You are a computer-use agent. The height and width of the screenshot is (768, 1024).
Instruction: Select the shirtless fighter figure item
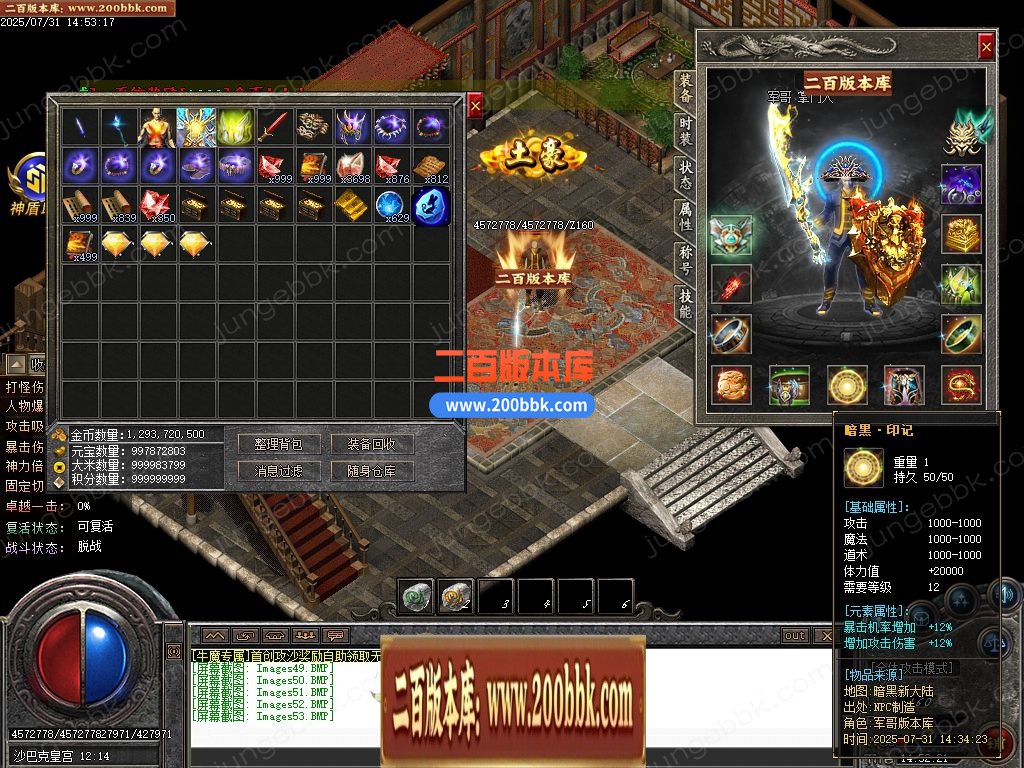[154, 127]
